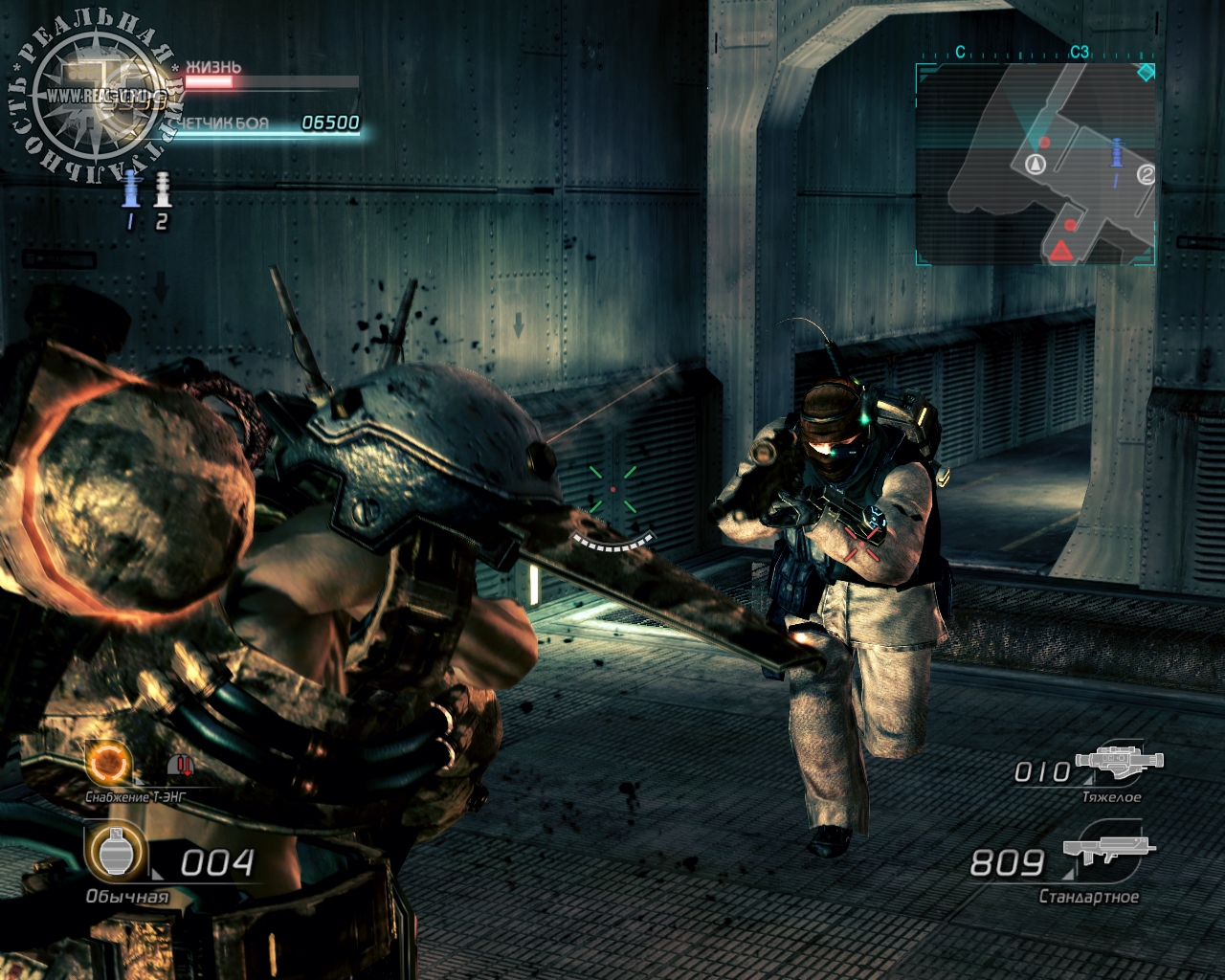The image size is (1225, 980).
Task: Select the Обычная grenade icon
Action: click(x=115, y=852)
